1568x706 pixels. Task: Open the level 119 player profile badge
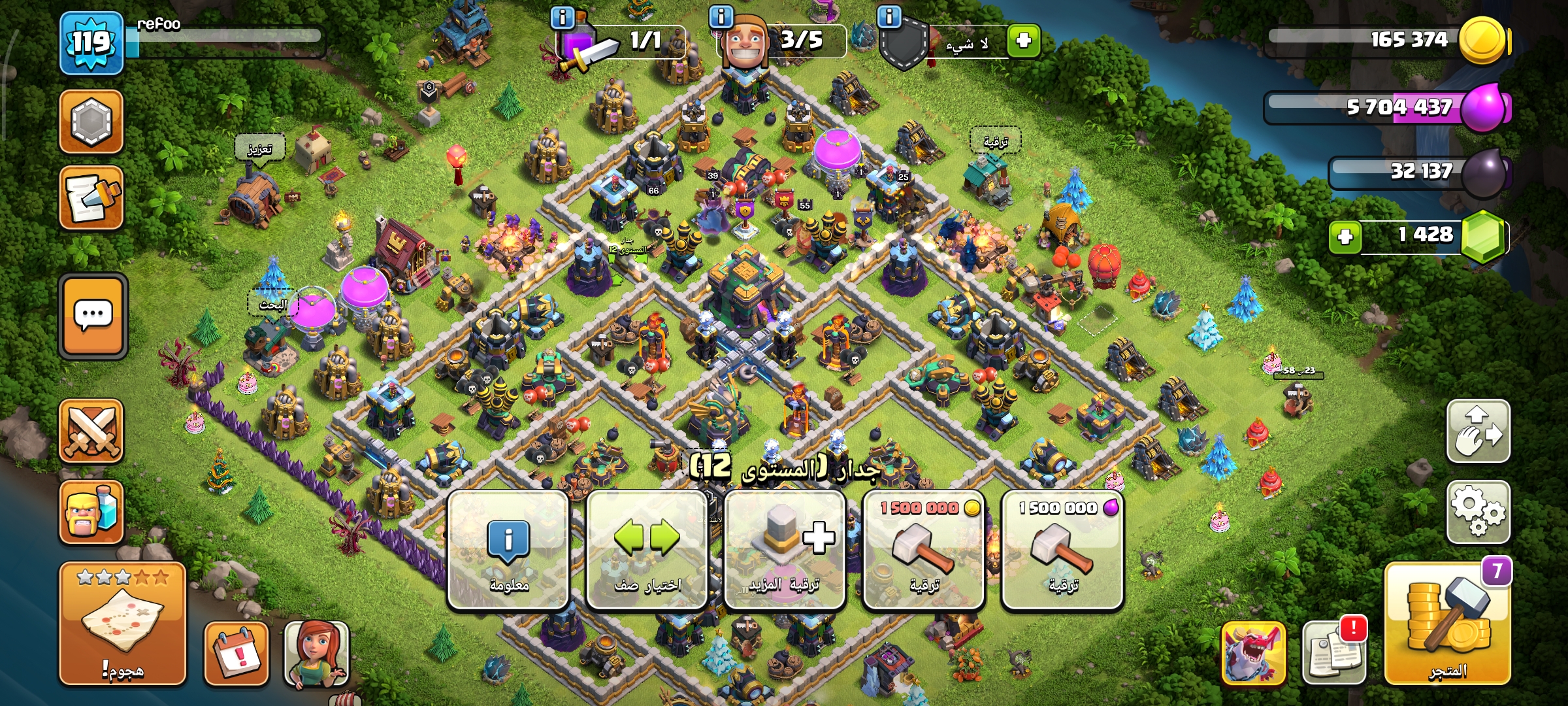[x=91, y=43]
